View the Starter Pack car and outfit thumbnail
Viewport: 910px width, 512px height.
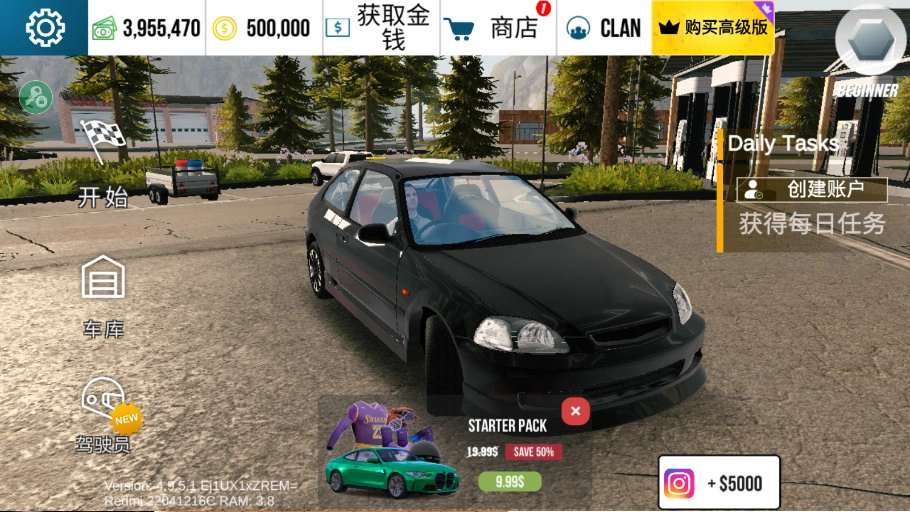click(390, 450)
